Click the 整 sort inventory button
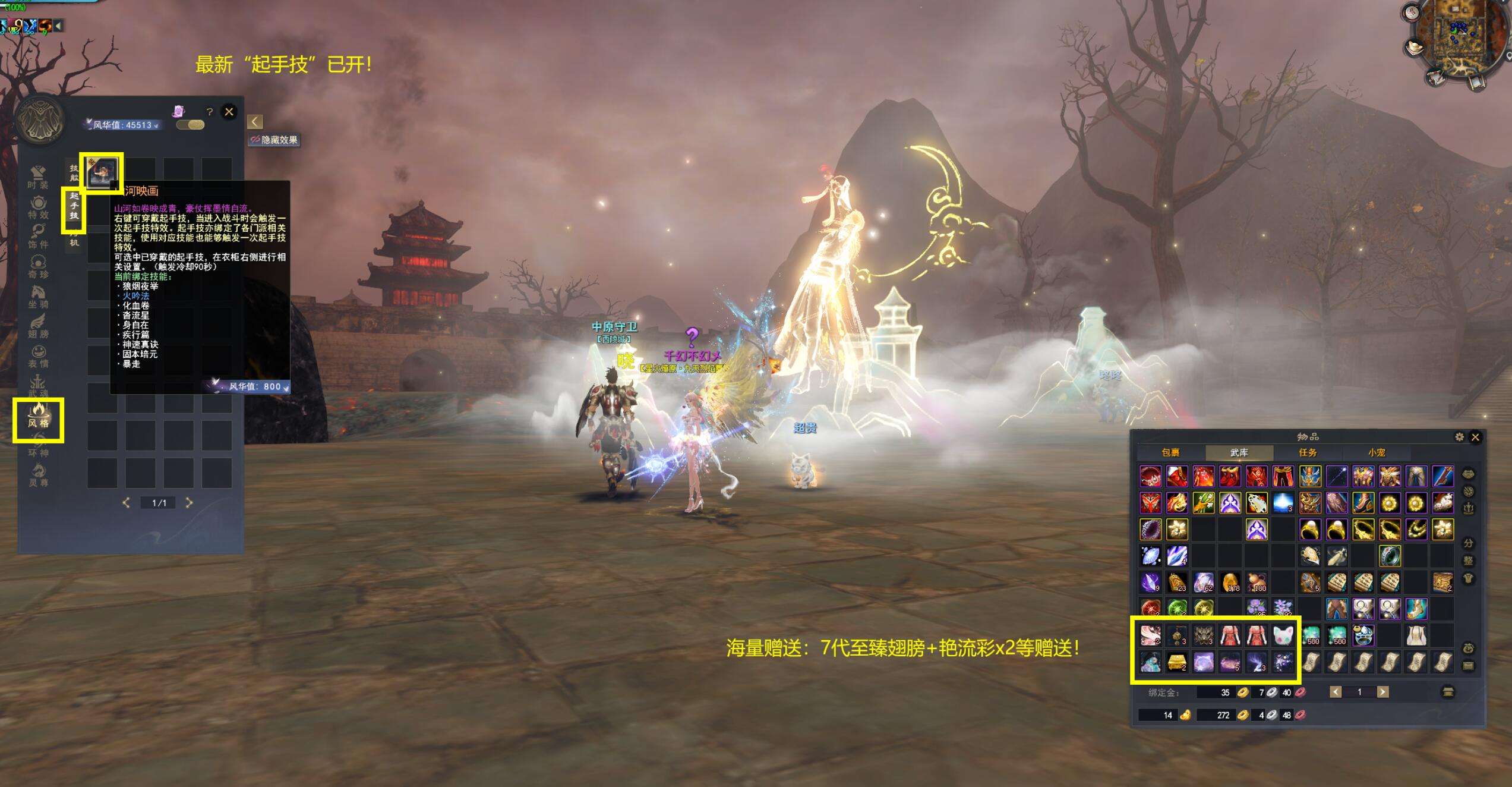Screen dimensions: 1512x787 point(1469,561)
